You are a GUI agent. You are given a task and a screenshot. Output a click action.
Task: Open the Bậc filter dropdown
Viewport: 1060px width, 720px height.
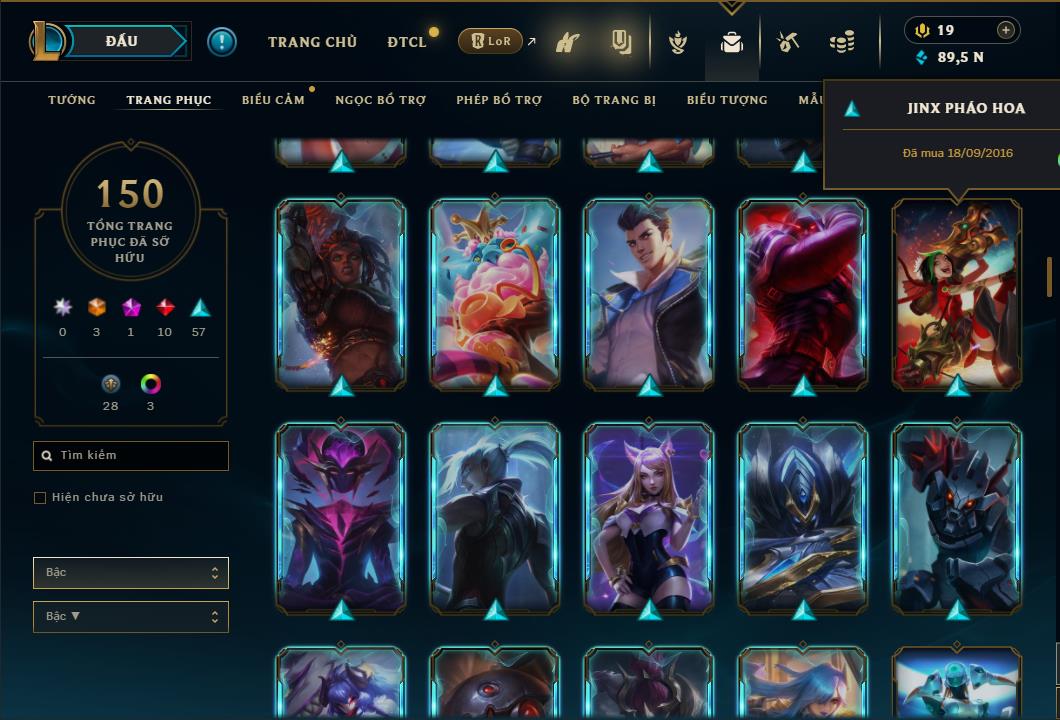click(x=131, y=573)
